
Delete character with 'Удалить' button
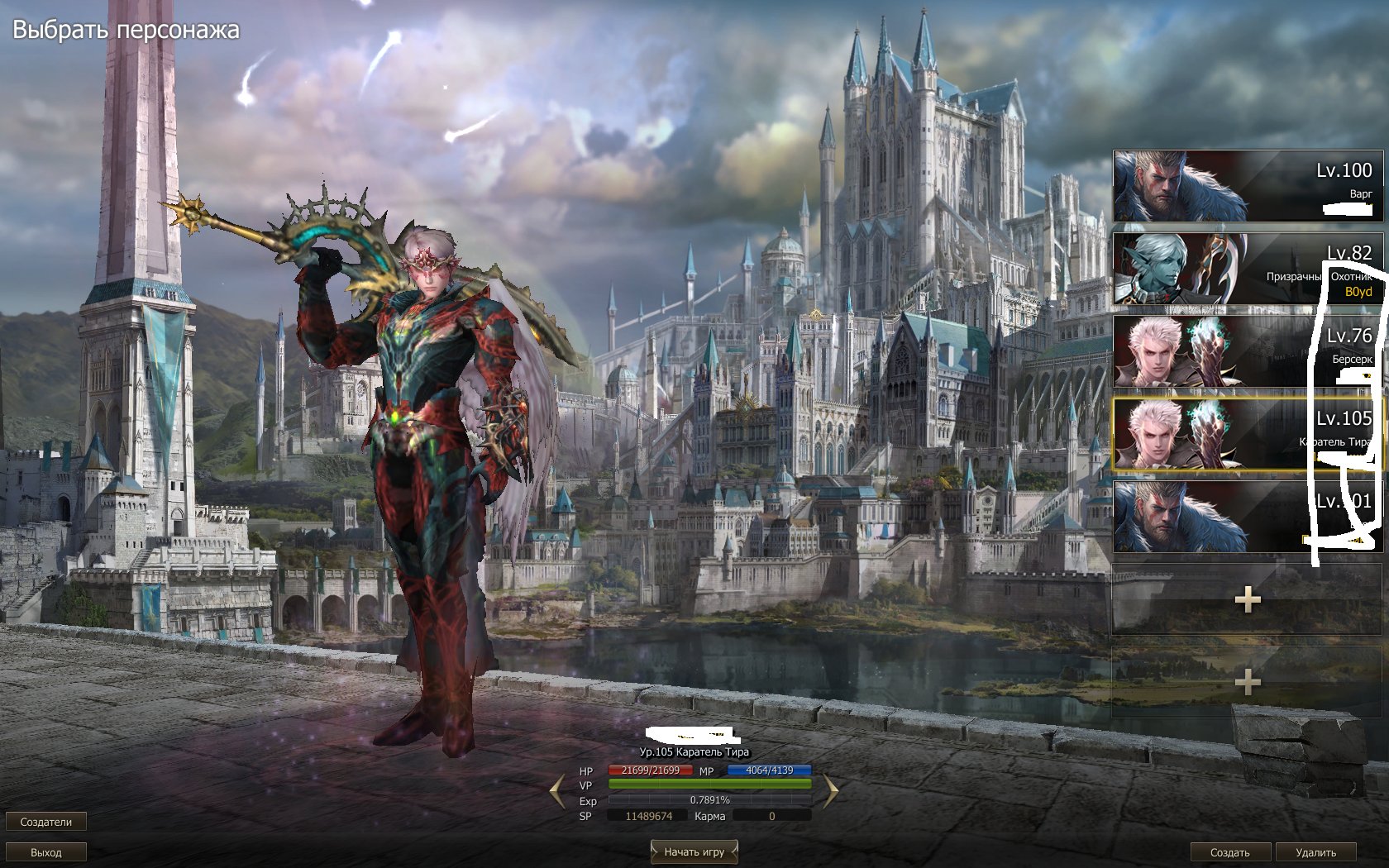[x=1315, y=852]
